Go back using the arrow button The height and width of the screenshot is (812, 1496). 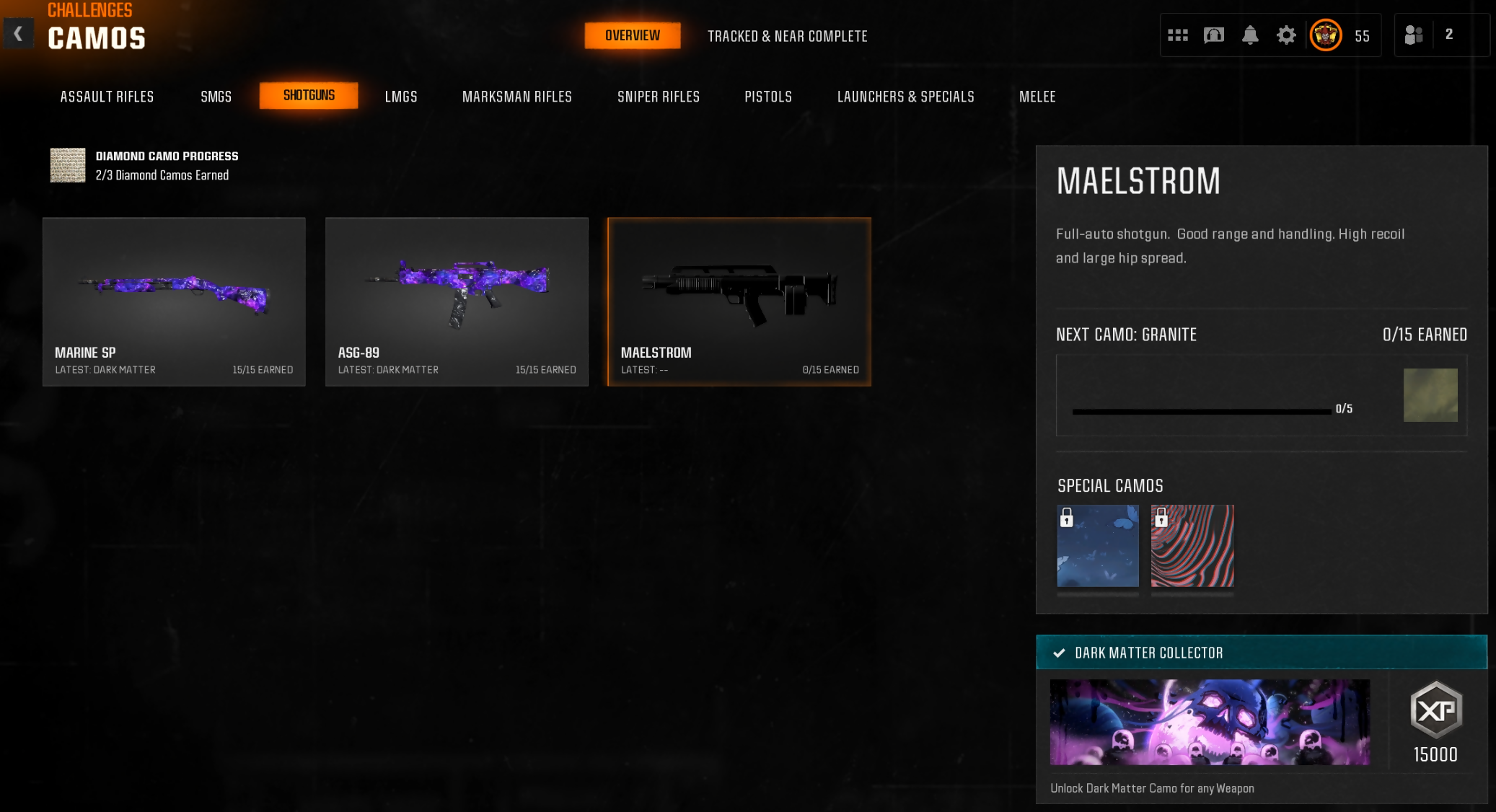pyautogui.click(x=18, y=34)
